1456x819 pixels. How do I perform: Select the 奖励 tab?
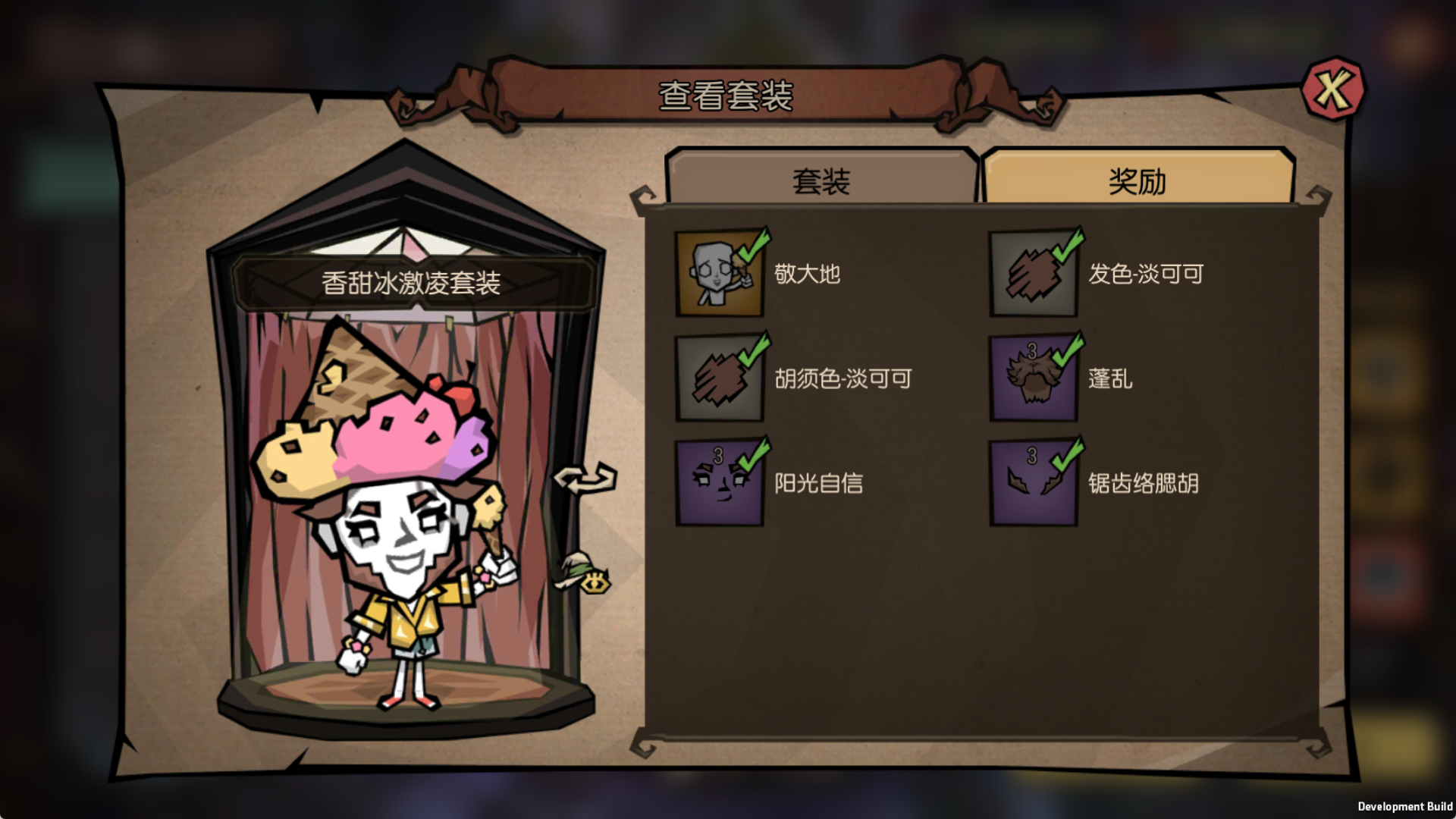[1137, 180]
